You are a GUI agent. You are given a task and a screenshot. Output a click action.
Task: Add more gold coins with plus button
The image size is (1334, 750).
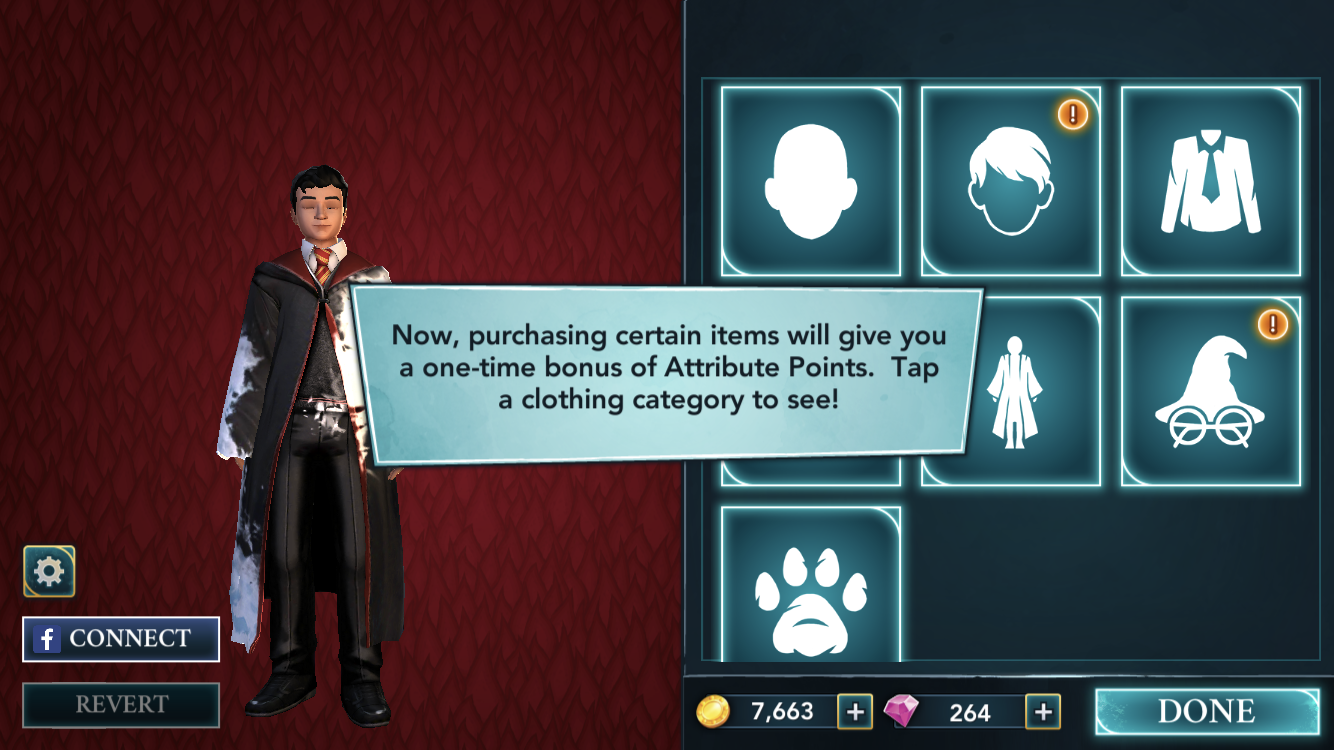(x=854, y=711)
